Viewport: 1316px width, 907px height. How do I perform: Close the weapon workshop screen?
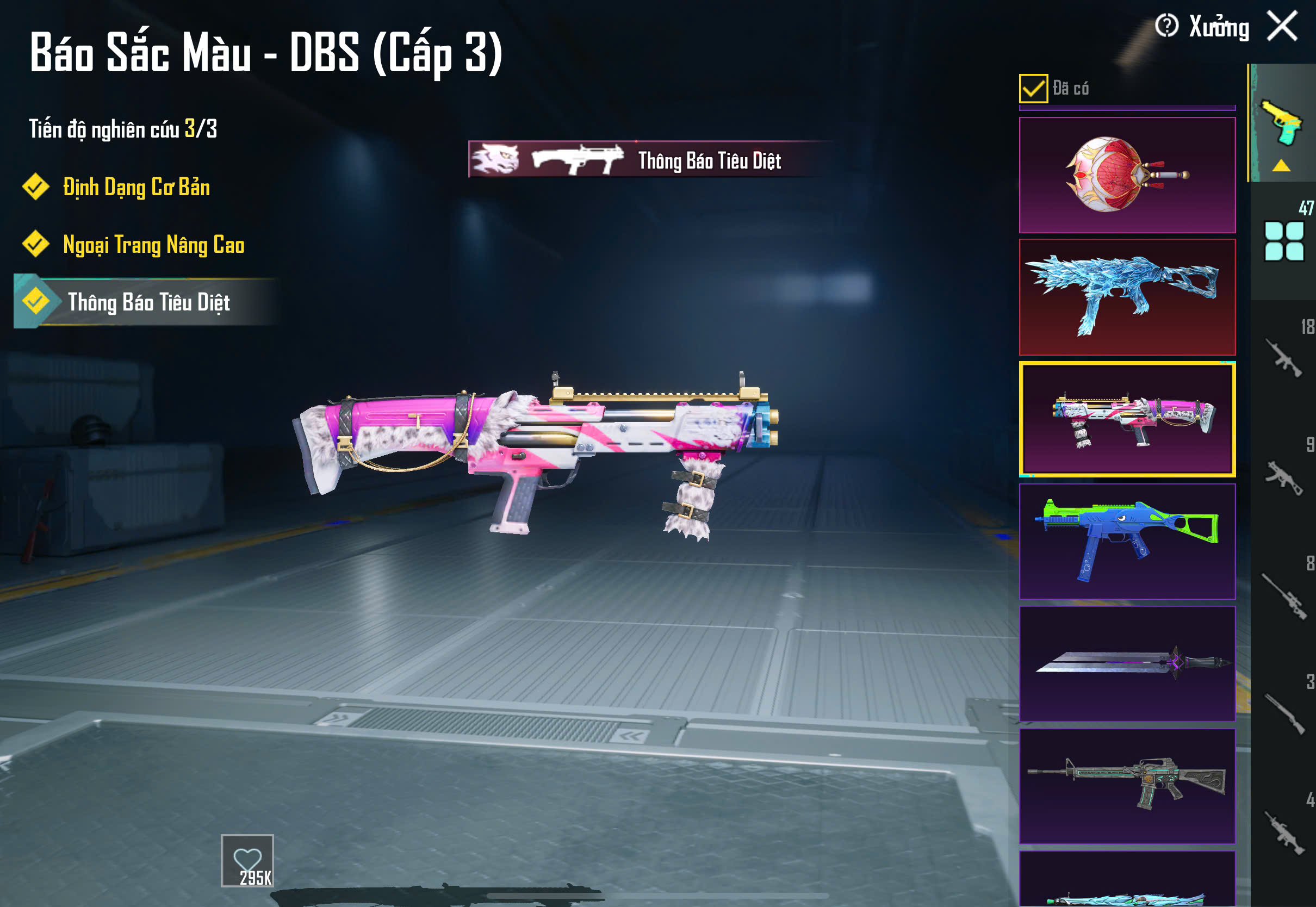(1282, 27)
